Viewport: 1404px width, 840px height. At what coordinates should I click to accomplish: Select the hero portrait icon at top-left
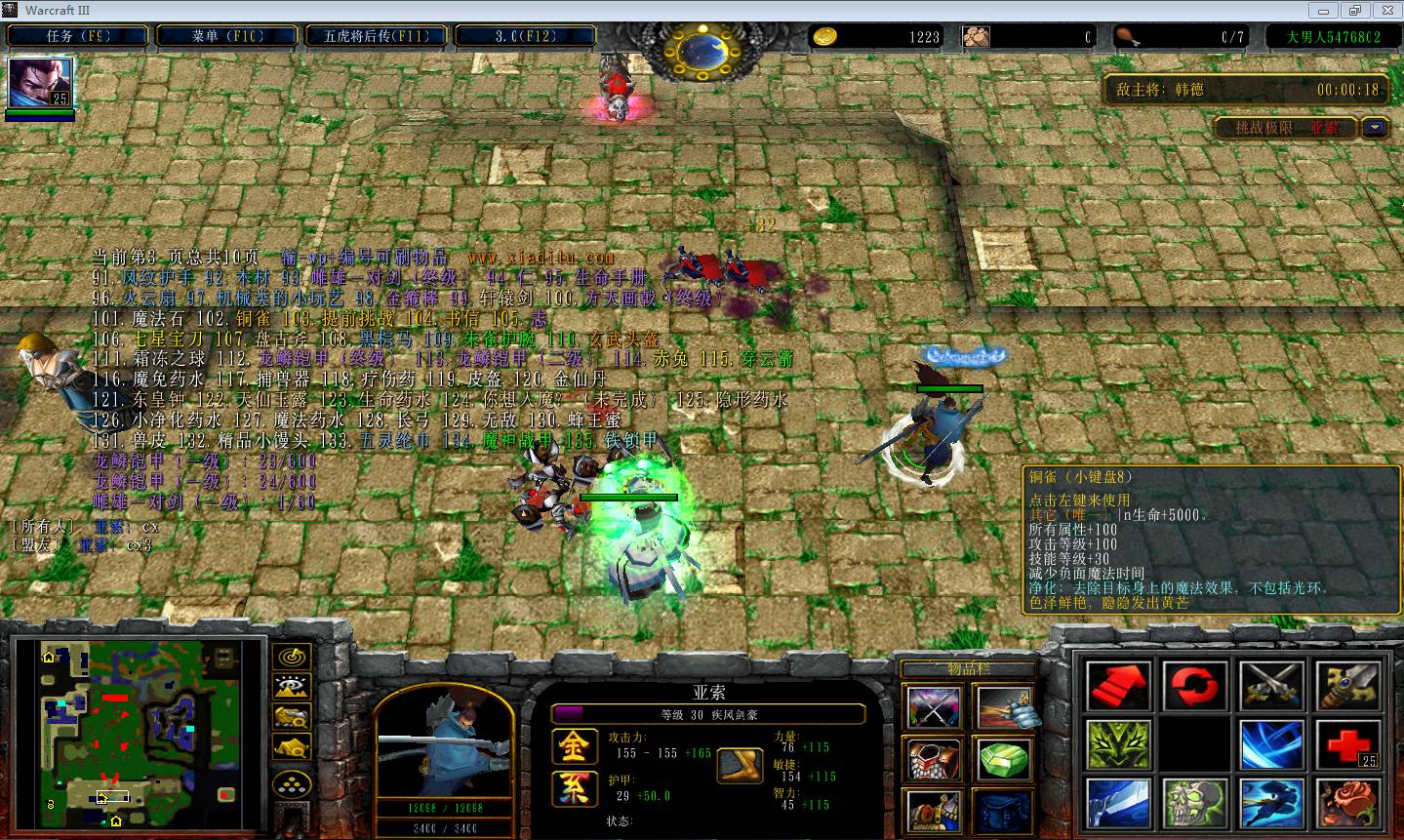[40, 84]
